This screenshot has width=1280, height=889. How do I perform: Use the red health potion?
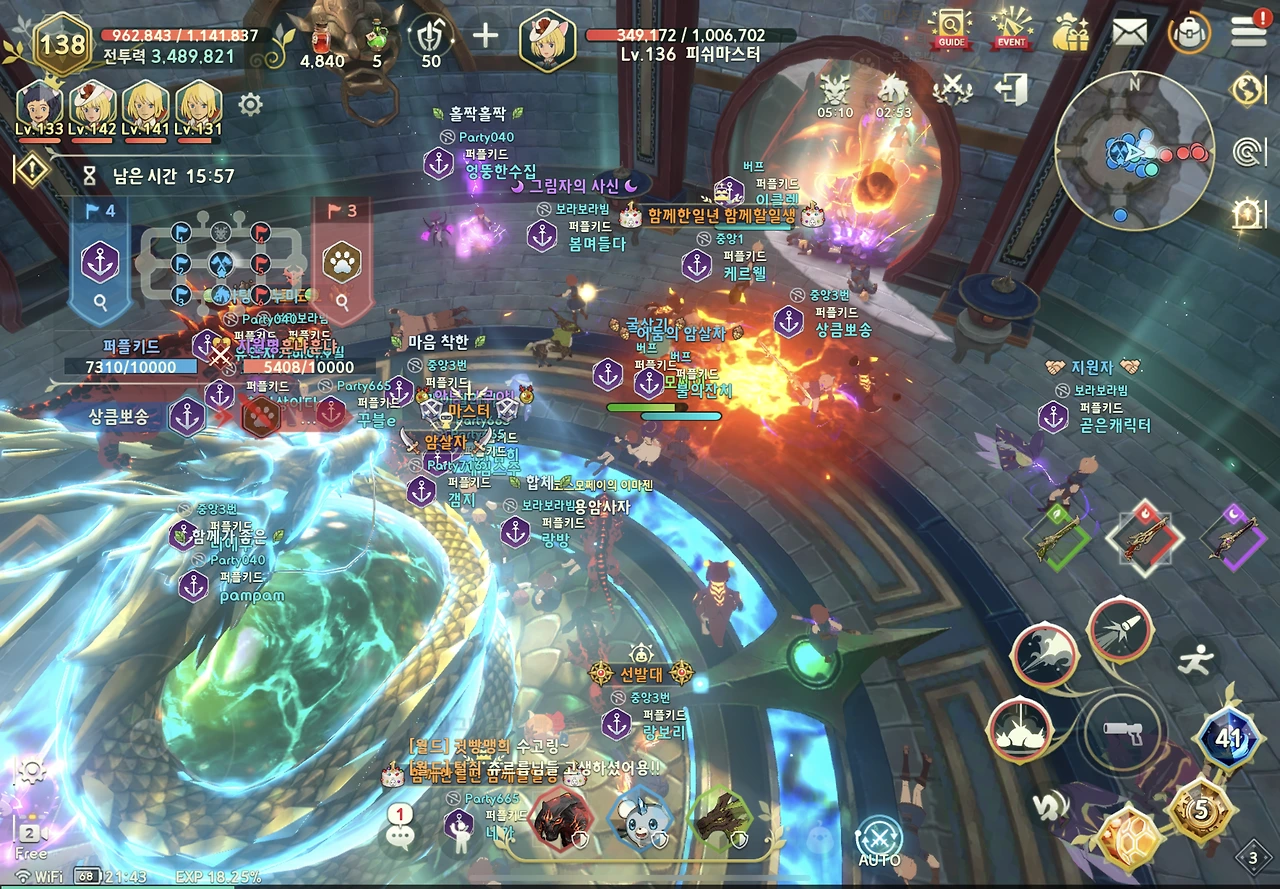(x=322, y=38)
